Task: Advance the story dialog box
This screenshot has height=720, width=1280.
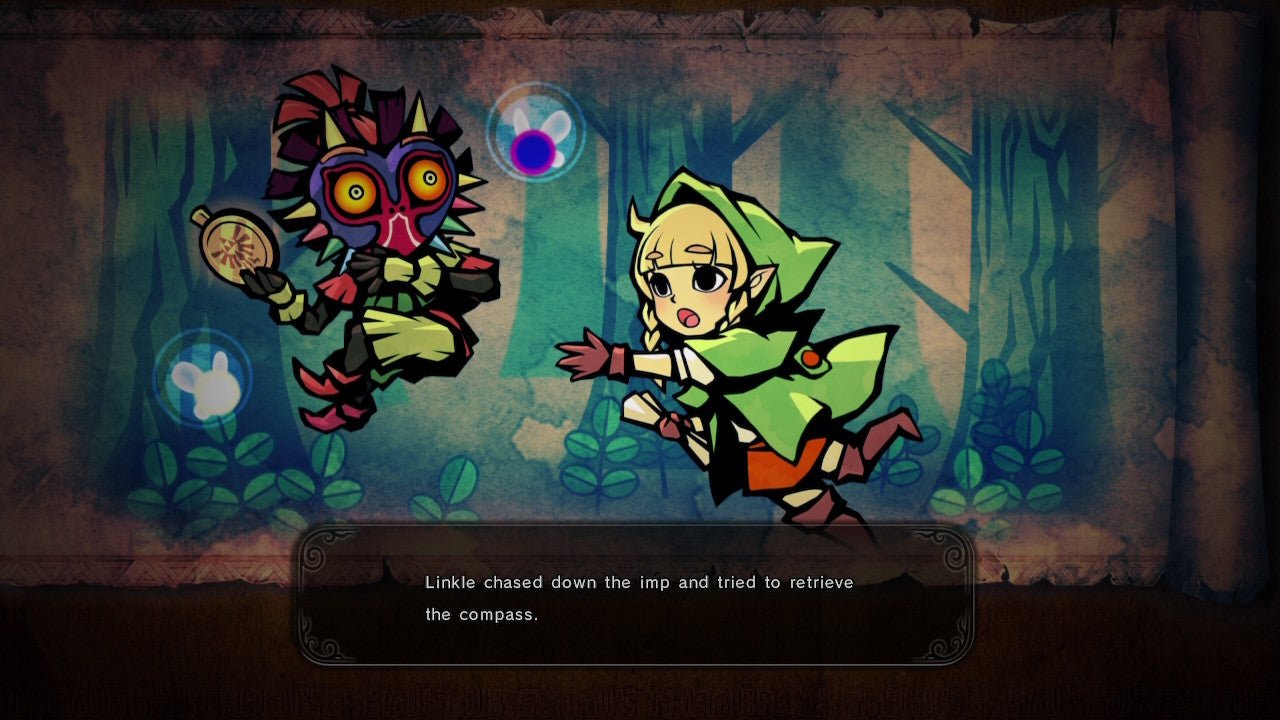Action: pyautogui.click(x=640, y=598)
